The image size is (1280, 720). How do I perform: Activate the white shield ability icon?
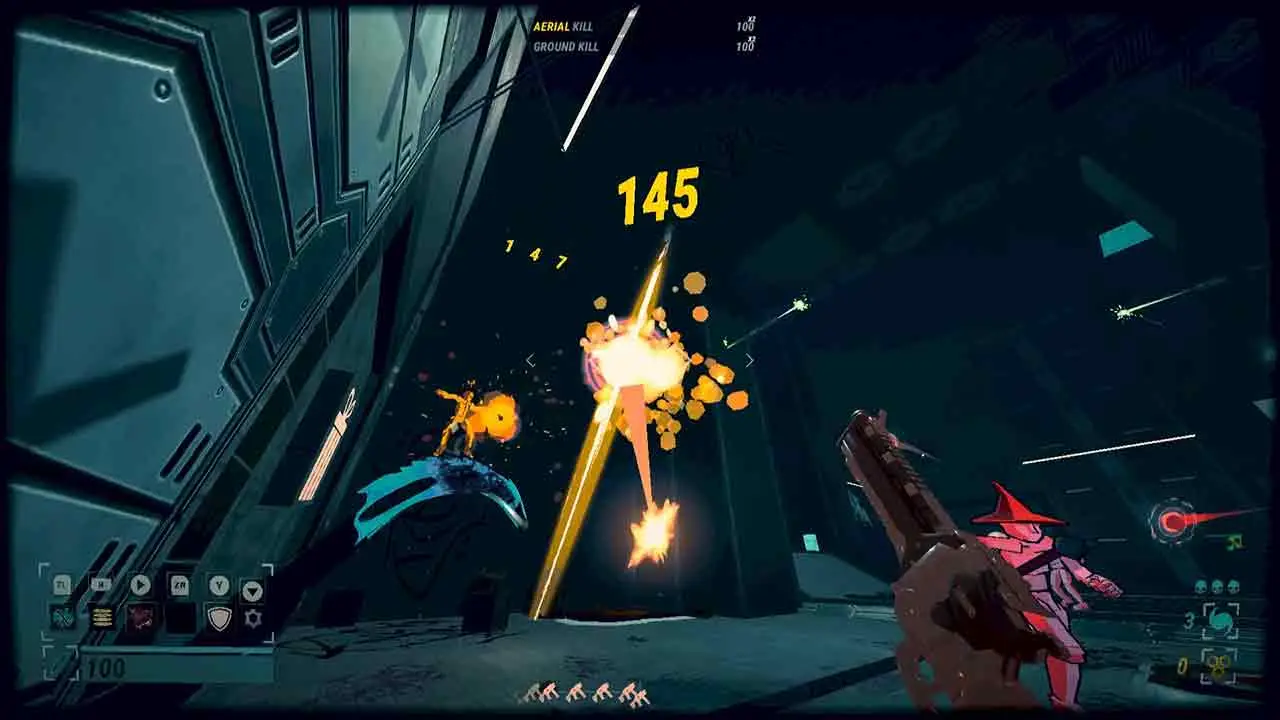(218, 617)
